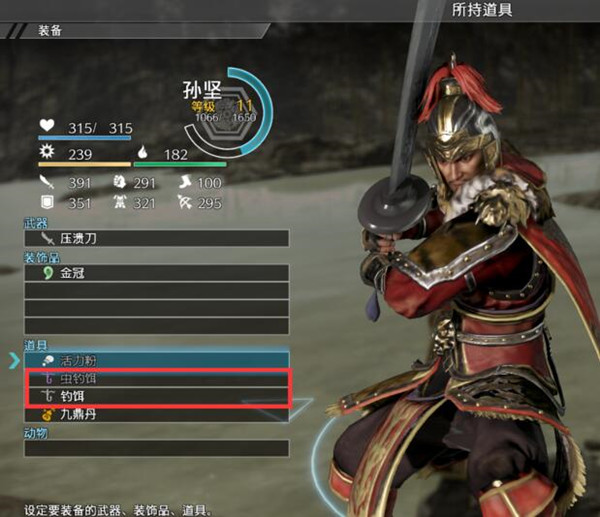Choose the 金冠 accessory slot
The height and width of the screenshot is (517, 600).
[156, 272]
